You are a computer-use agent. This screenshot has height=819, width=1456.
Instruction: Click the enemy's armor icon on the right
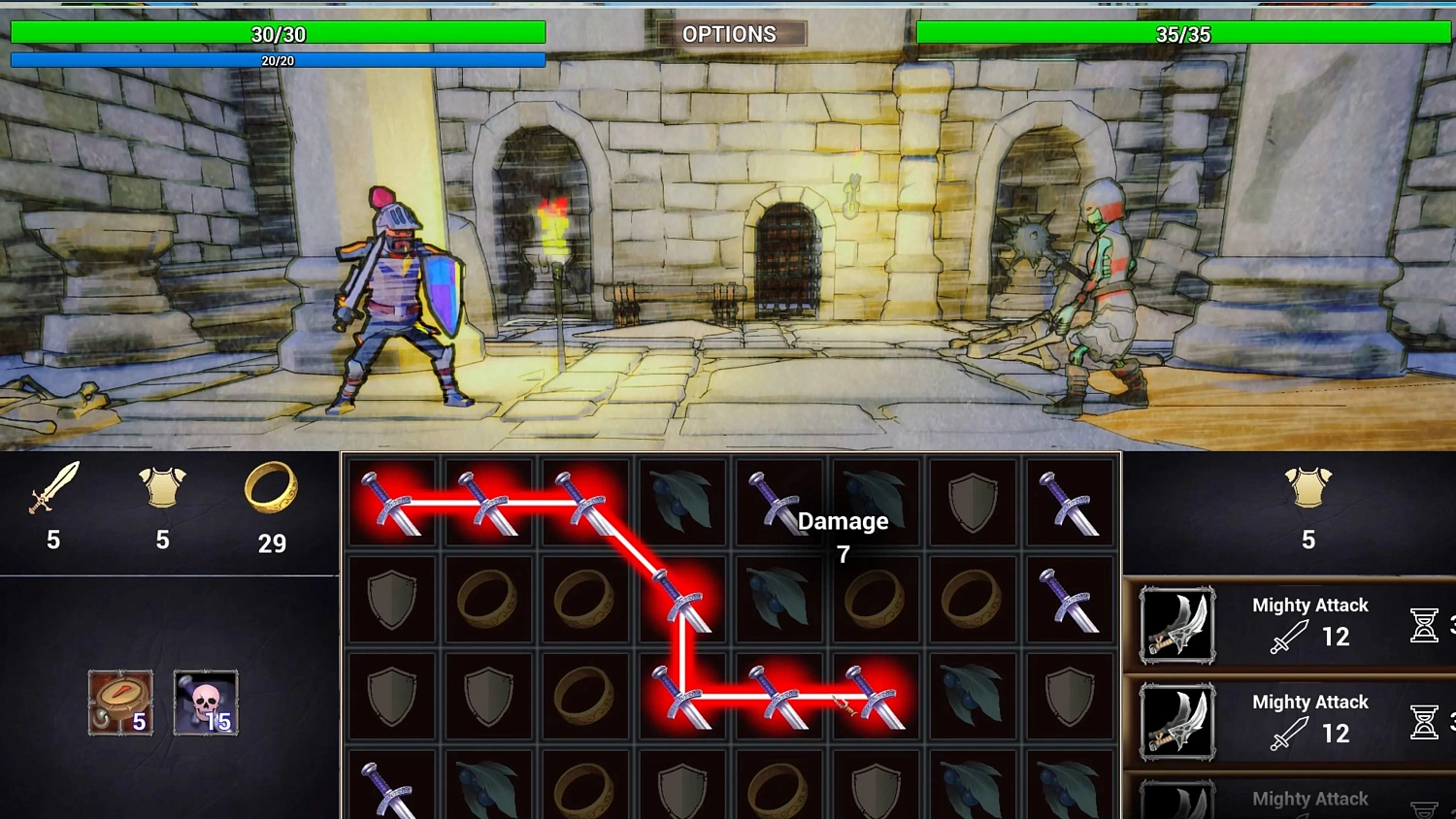[x=1310, y=493]
